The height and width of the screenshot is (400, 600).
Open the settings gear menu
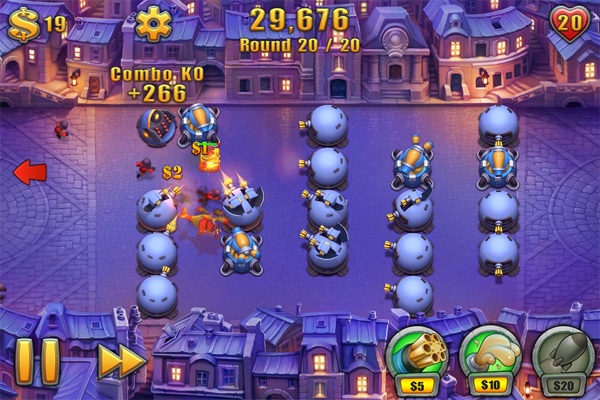click(x=153, y=23)
